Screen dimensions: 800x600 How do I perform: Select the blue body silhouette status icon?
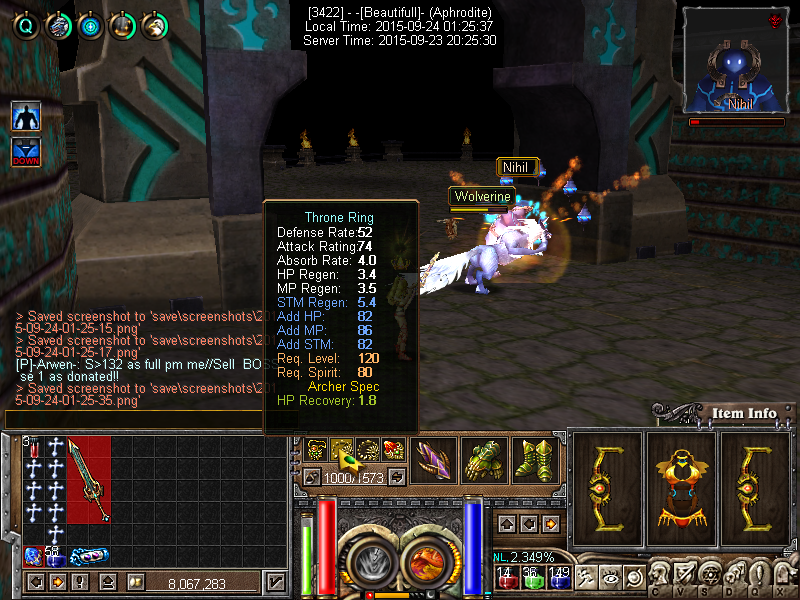tap(26, 116)
